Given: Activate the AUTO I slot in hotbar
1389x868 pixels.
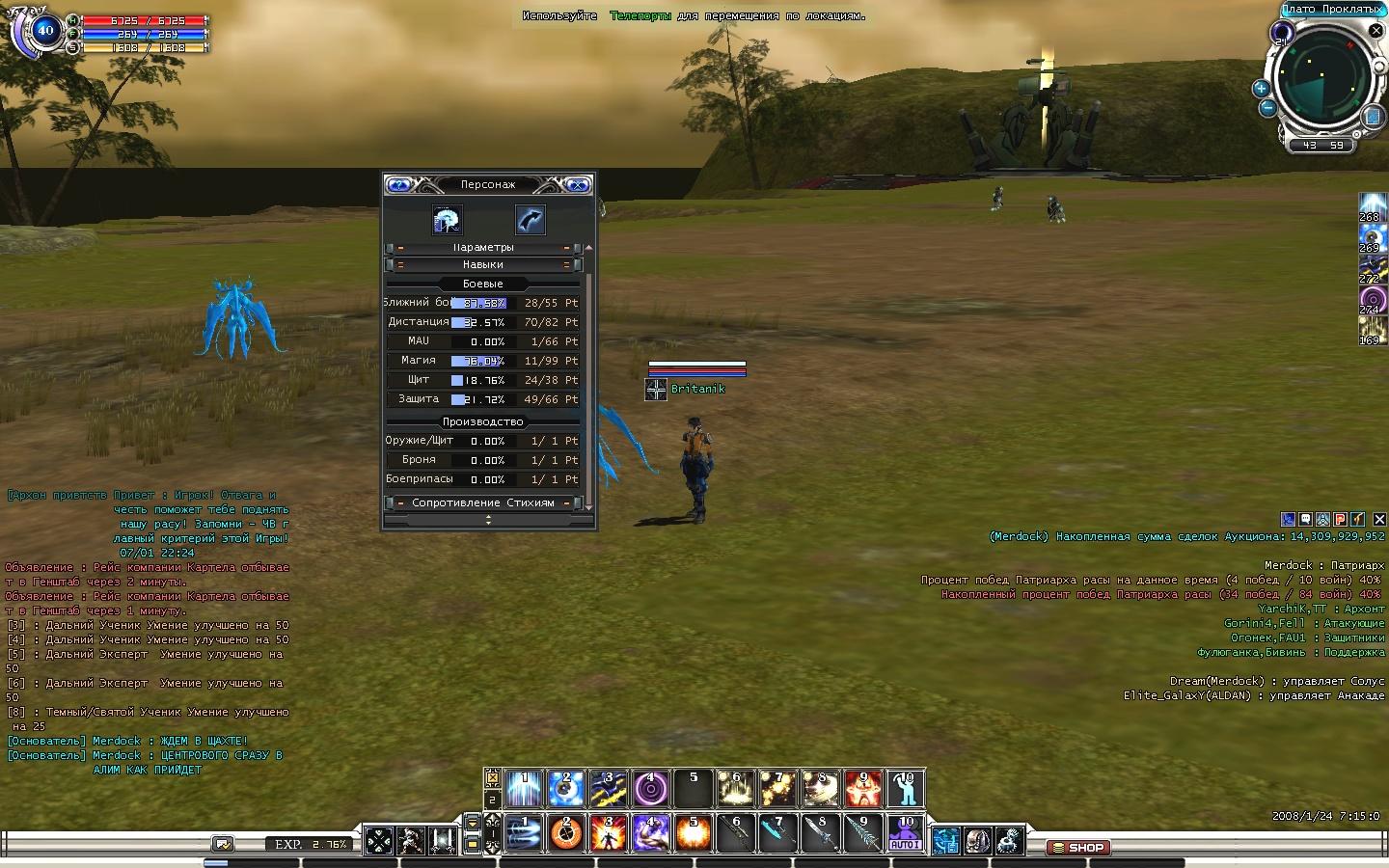Looking at the screenshot, I should click(905, 834).
